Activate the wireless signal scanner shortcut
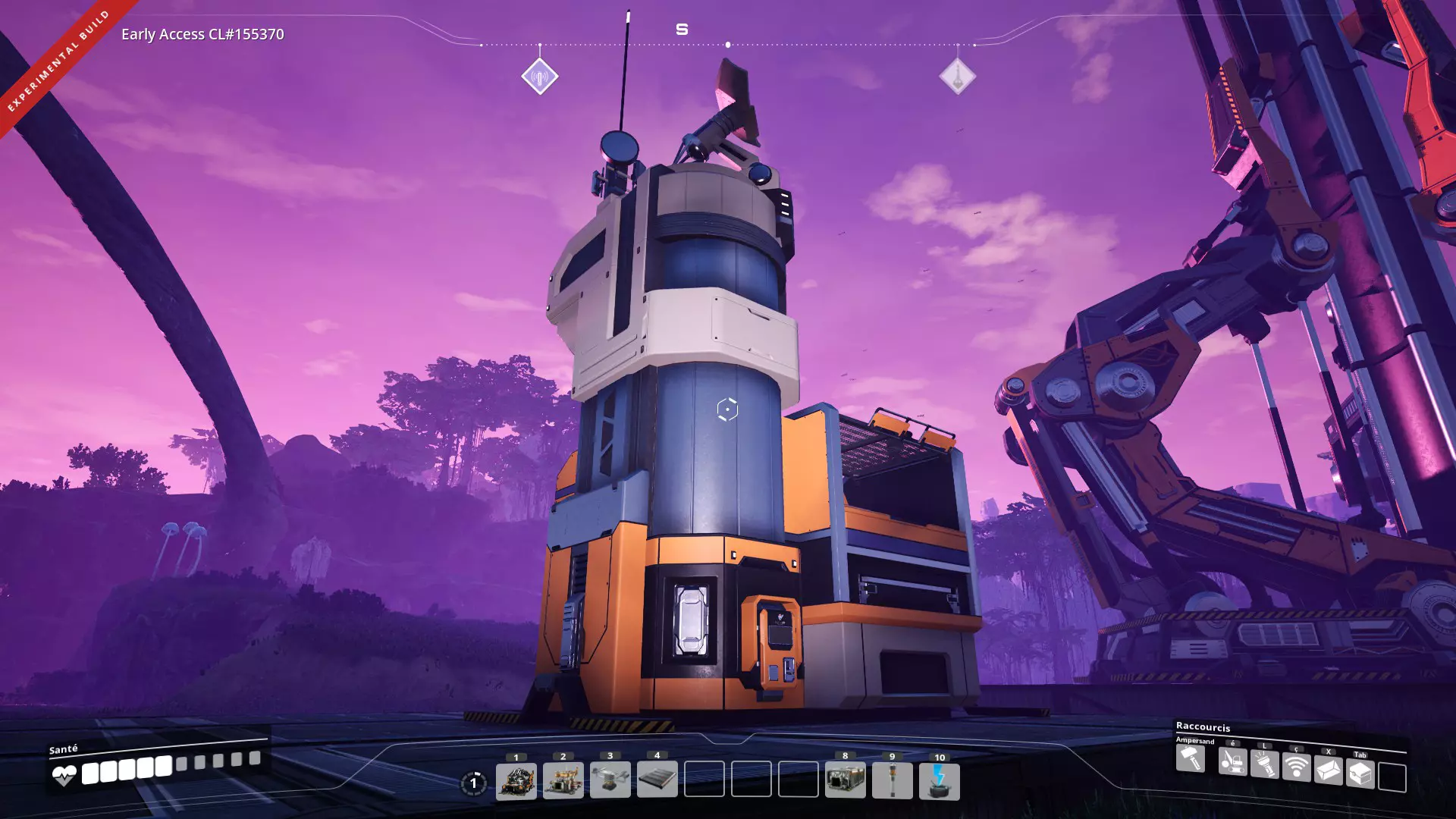1456x819 pixels. pos(1297,767)
